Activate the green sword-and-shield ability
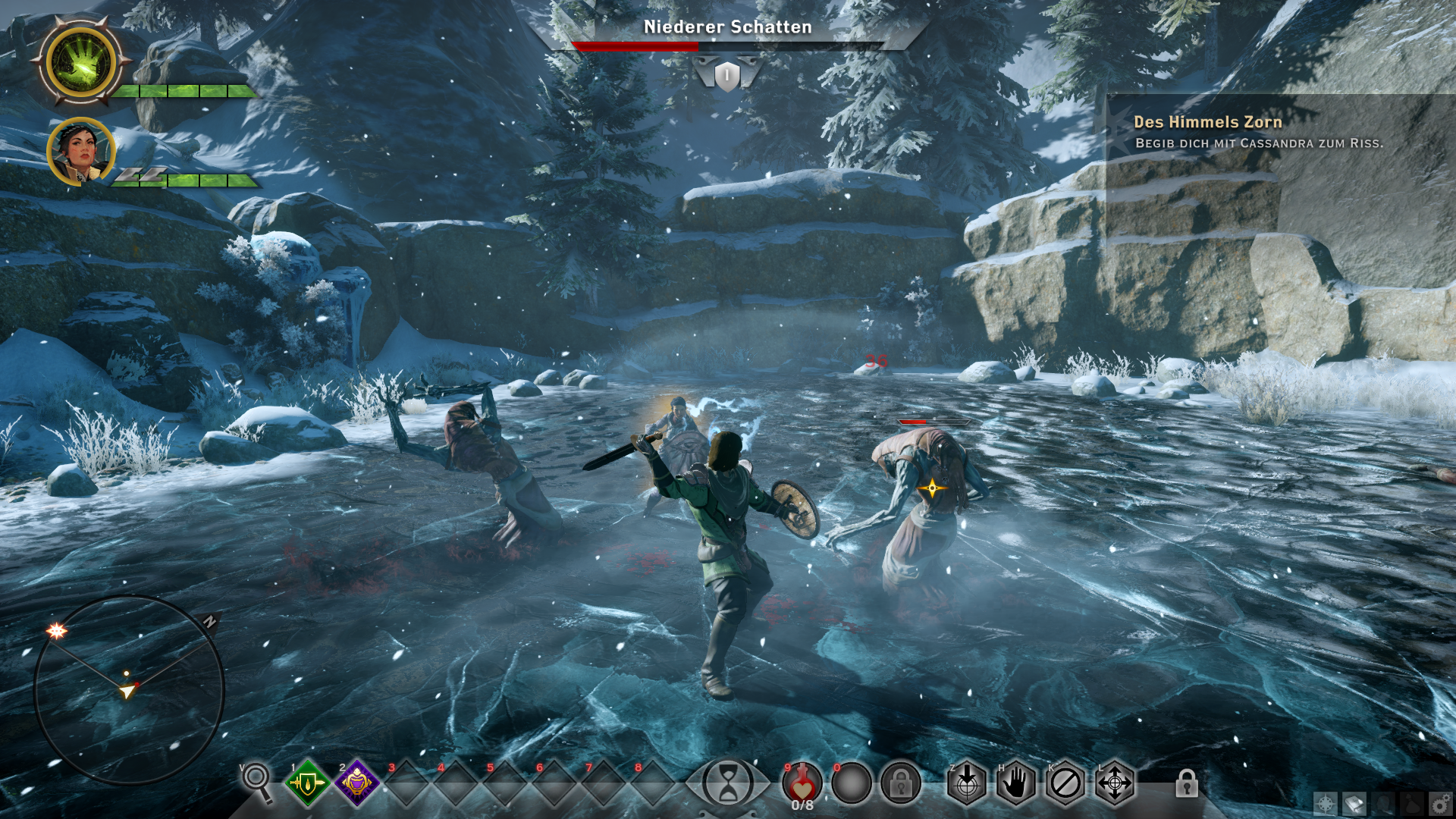Viewport: 1456px width, 819px height. point(307,783)
